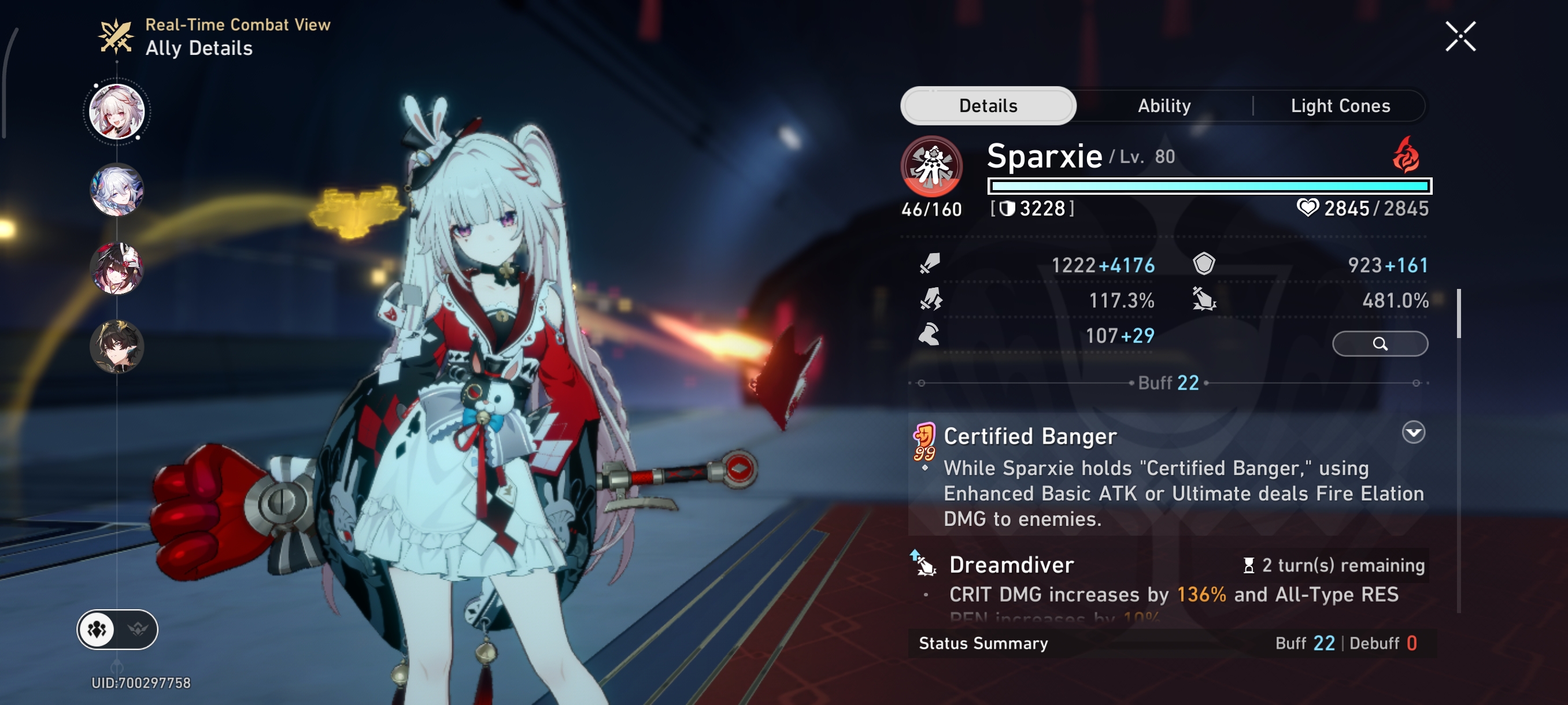This screenshot has width=1568, height=705.
Task: Tap Sparxie's Fire element icon
Action: tap(1406, 155)
